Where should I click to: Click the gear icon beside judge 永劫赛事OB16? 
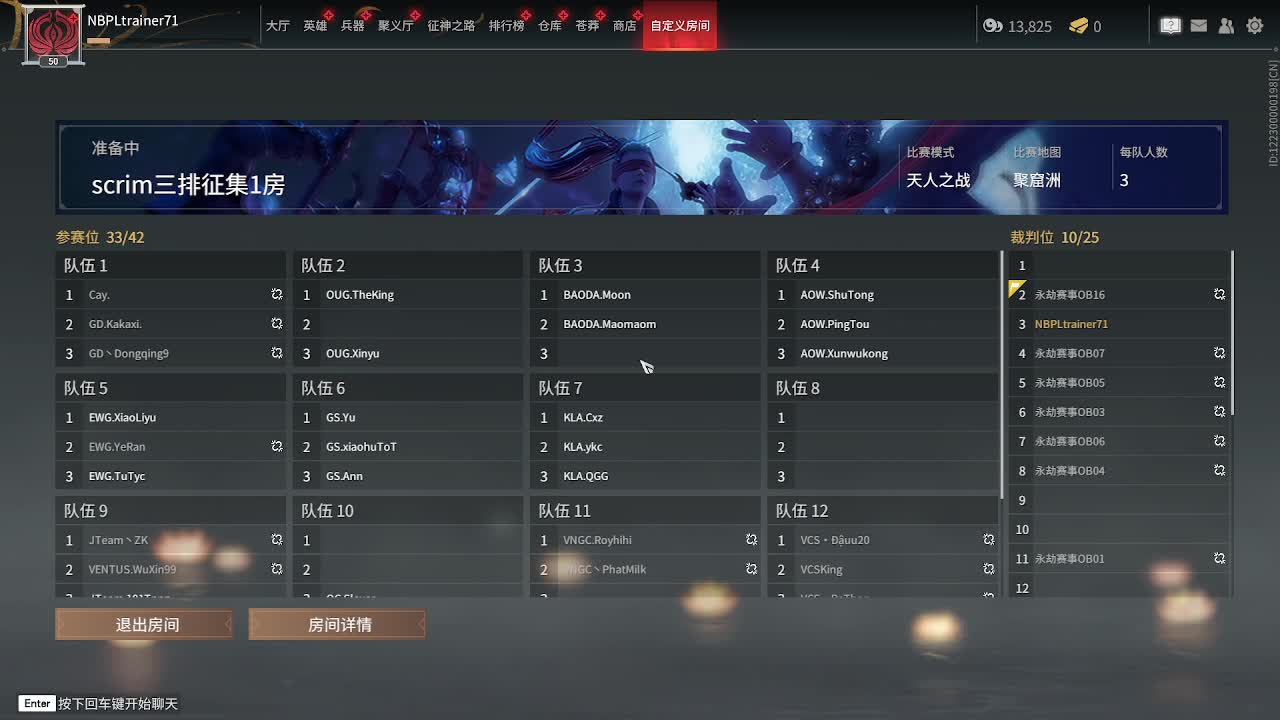coord(1219,294)
